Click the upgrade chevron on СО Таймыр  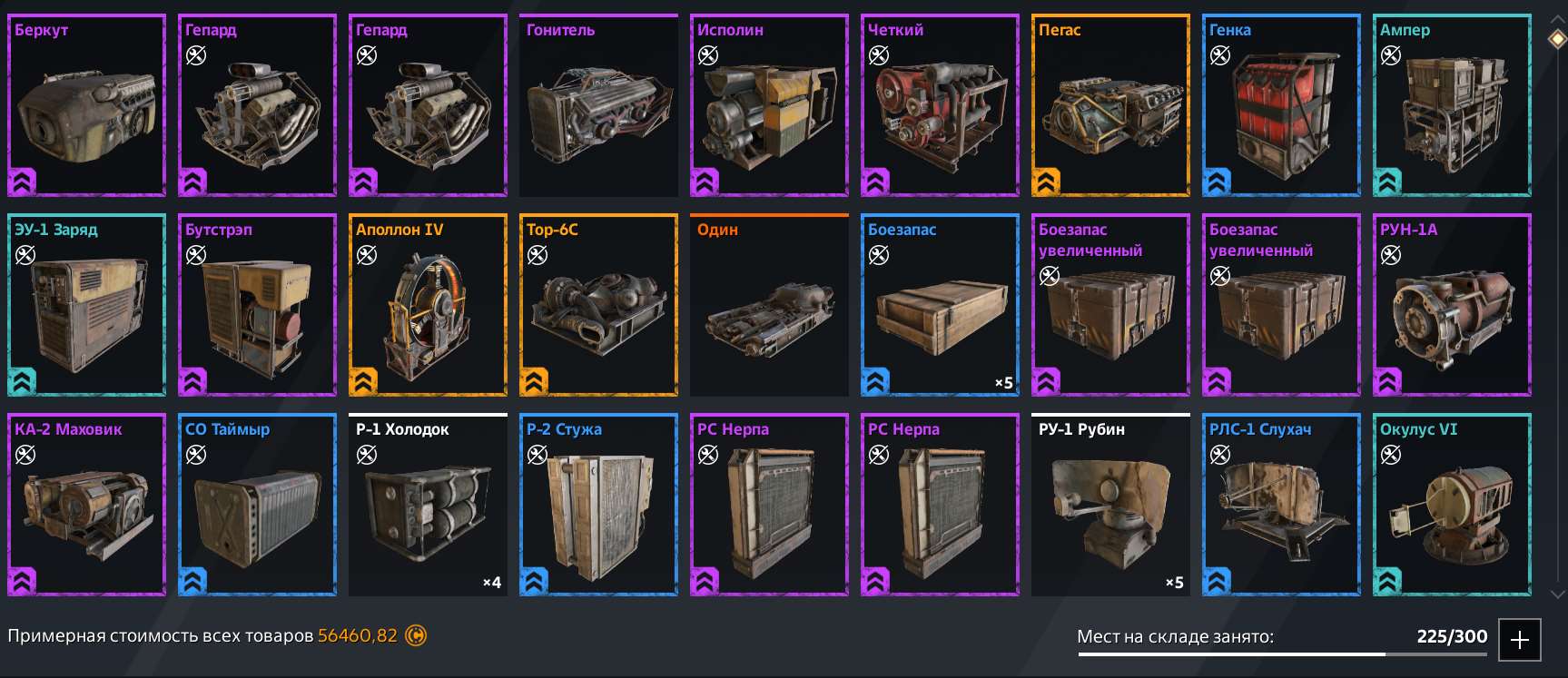point(192,581)
